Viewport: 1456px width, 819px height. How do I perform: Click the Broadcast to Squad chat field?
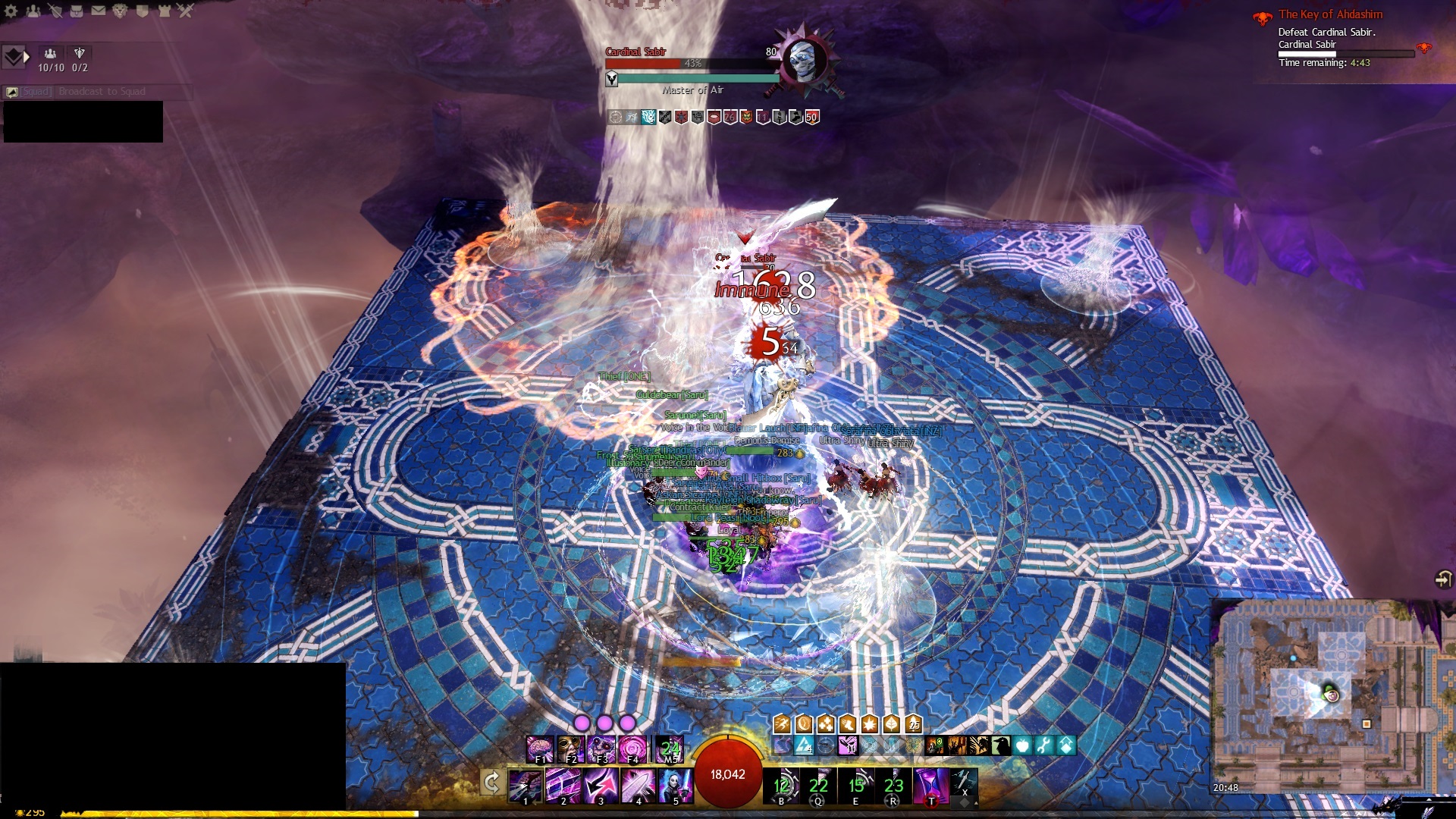tap(102, 92)
